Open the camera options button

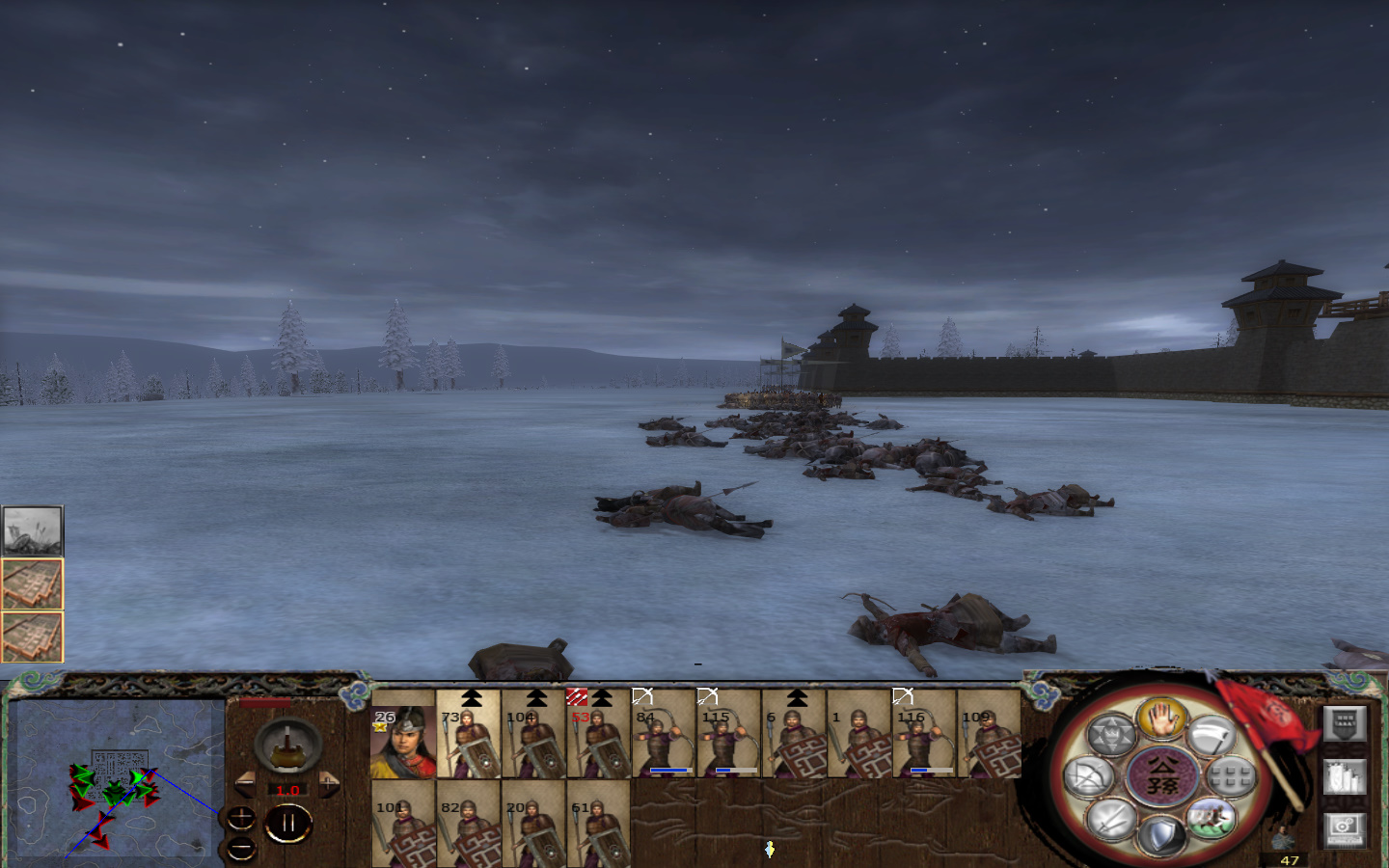coord(1345,829)
